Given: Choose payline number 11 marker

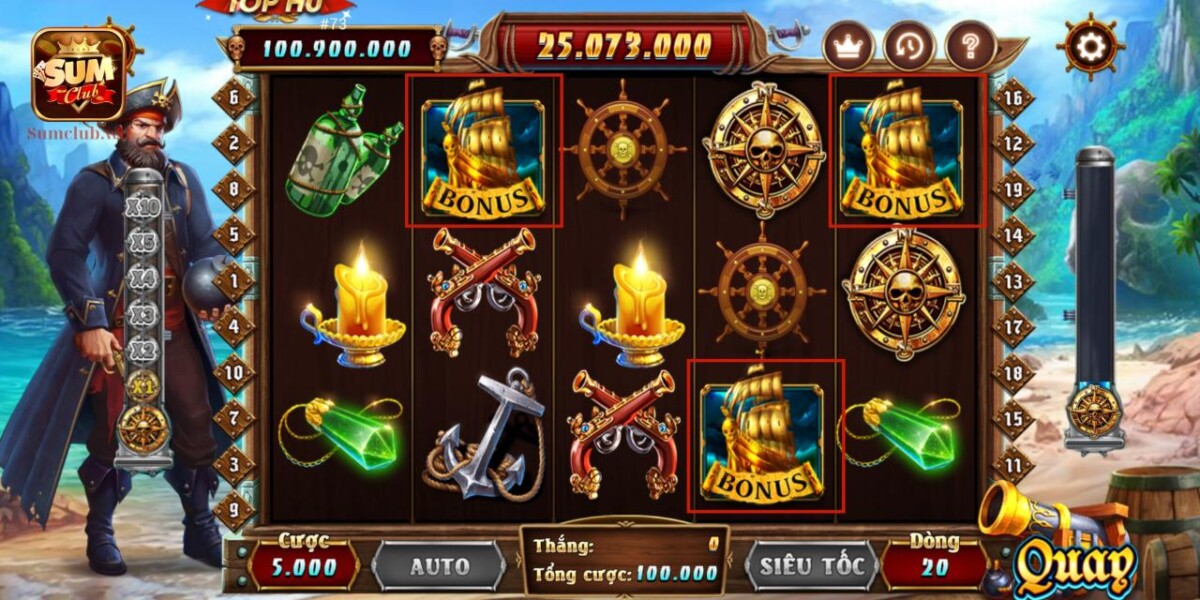Looking at the screenshot, I should click(x=1013, y=465).
